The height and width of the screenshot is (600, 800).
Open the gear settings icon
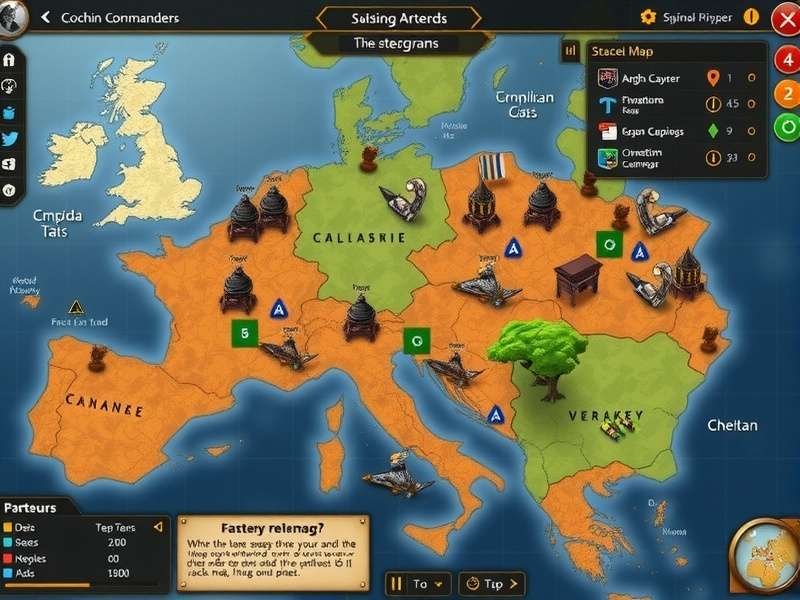pyautogui.click(x=648, y=17)
